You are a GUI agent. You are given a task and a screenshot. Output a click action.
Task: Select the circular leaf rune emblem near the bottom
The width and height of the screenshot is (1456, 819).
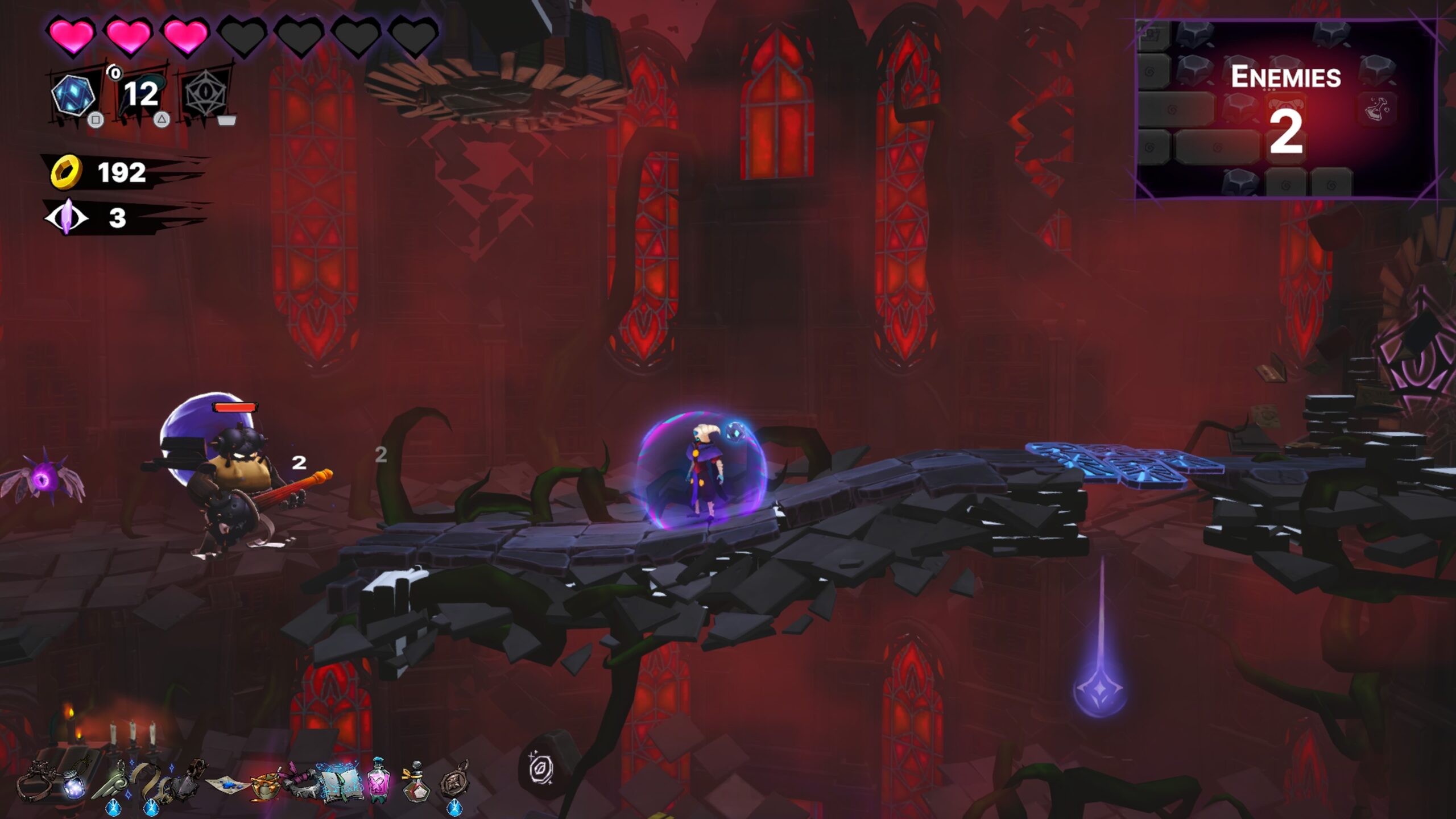pos(542,770)
